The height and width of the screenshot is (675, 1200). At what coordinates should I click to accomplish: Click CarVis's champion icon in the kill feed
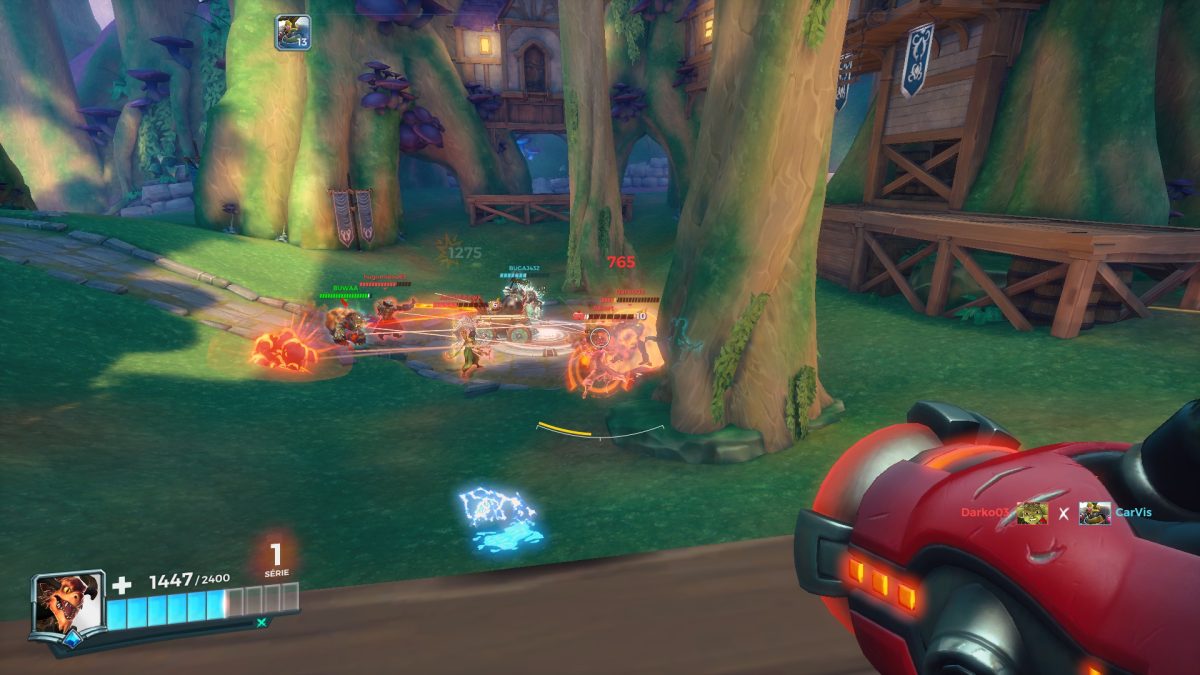pos(1095,513)
